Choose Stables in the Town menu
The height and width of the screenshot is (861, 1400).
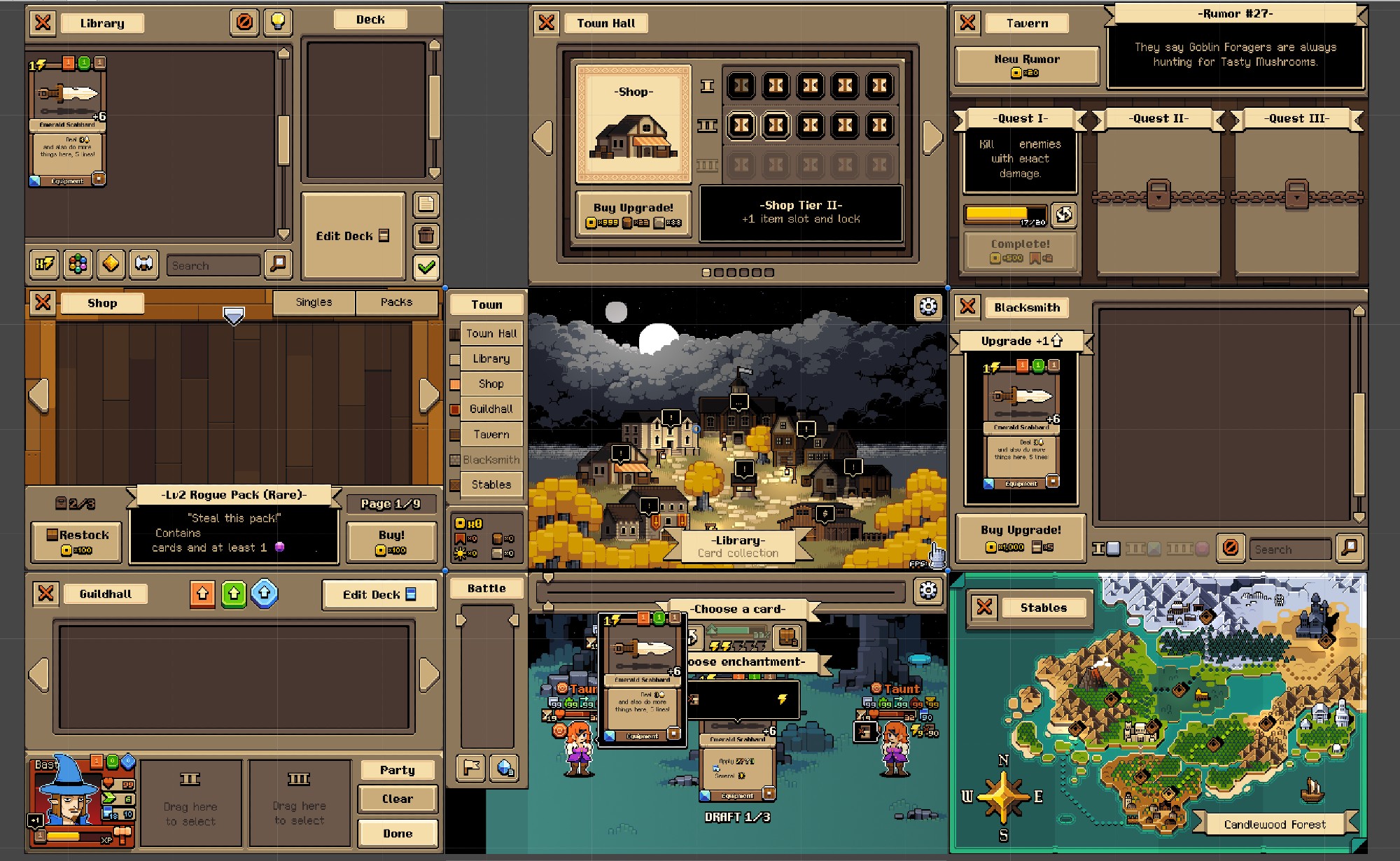coord(491,484)
